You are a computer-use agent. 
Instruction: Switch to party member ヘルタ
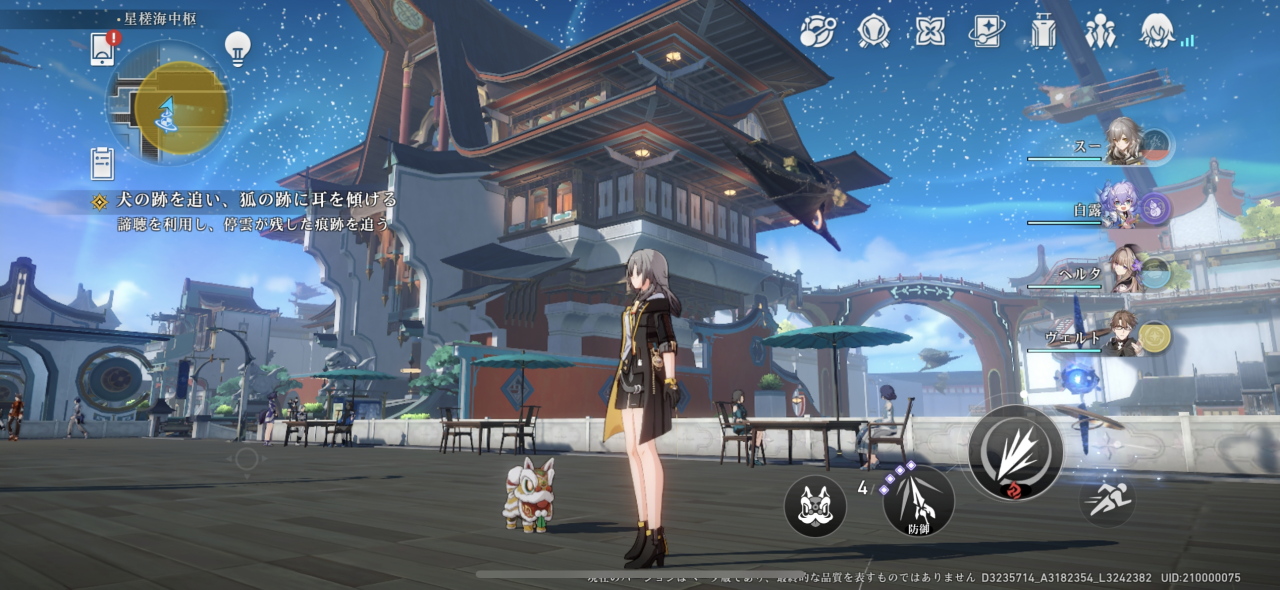tap(1125, 271)
